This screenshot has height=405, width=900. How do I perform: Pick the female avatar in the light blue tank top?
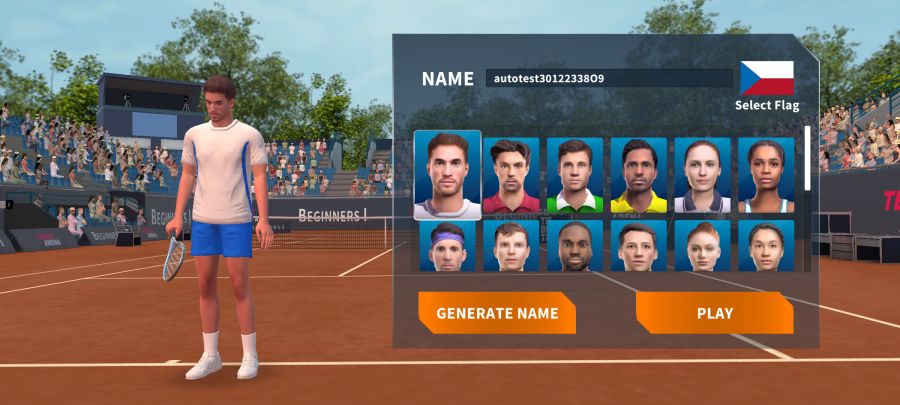coord(766,176)
